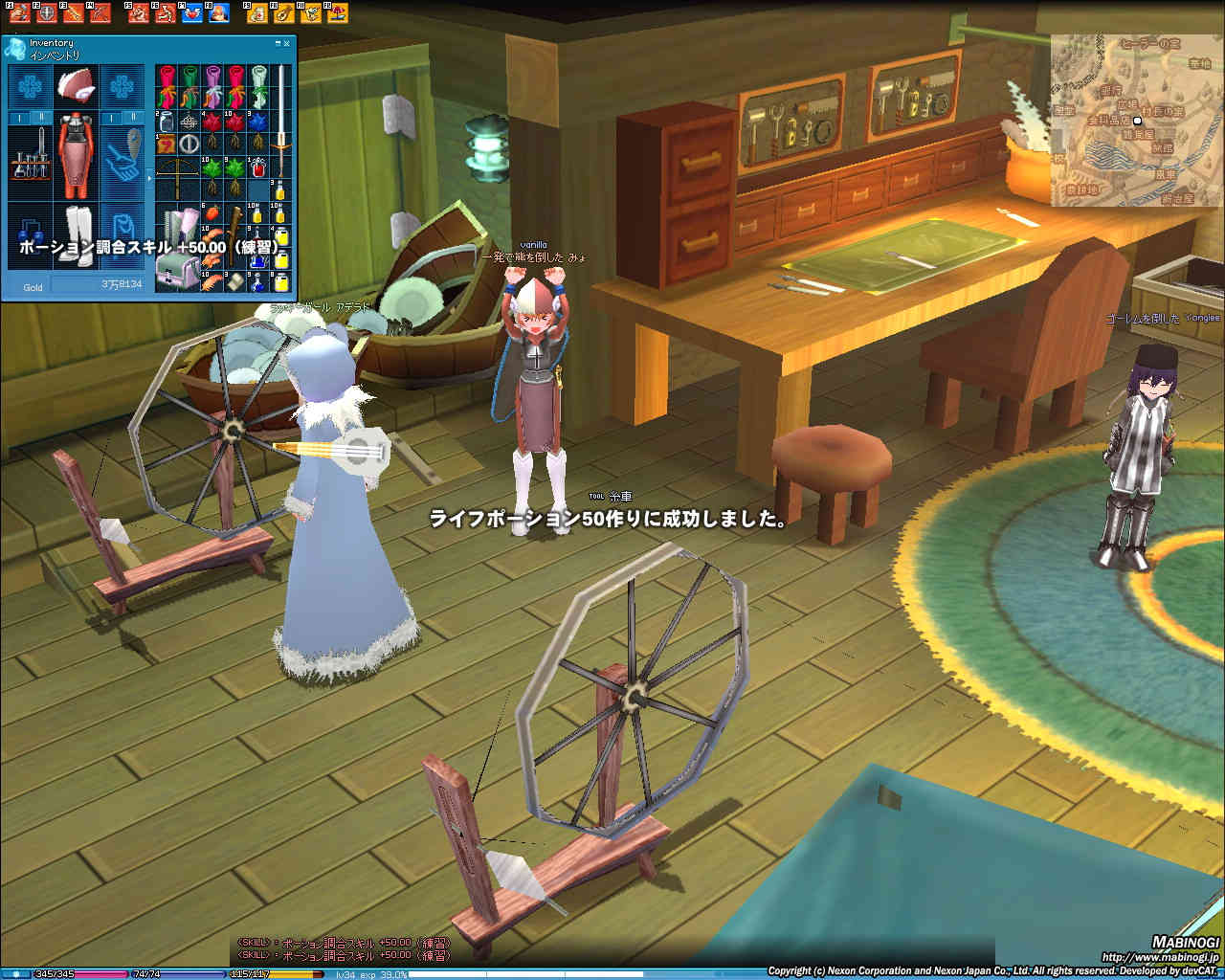Activate the F10 lute hotkey
This screenshot has height=980, width=1225.
(x=283, y=13)
